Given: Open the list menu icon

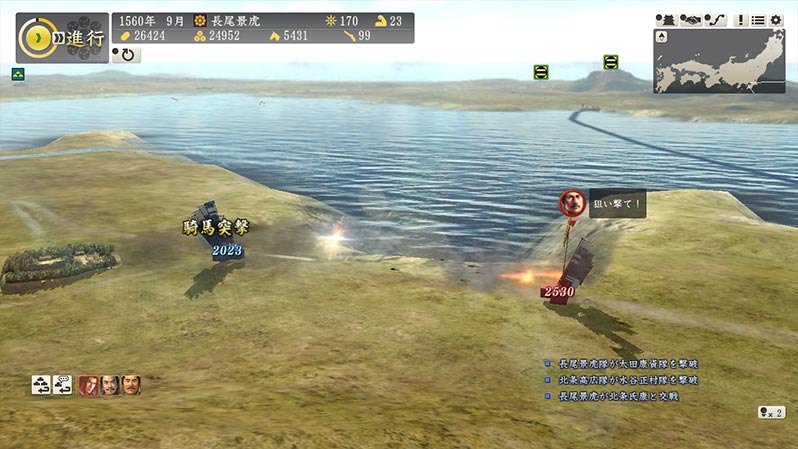Looking at the screenshot, I should pos(759,20).
